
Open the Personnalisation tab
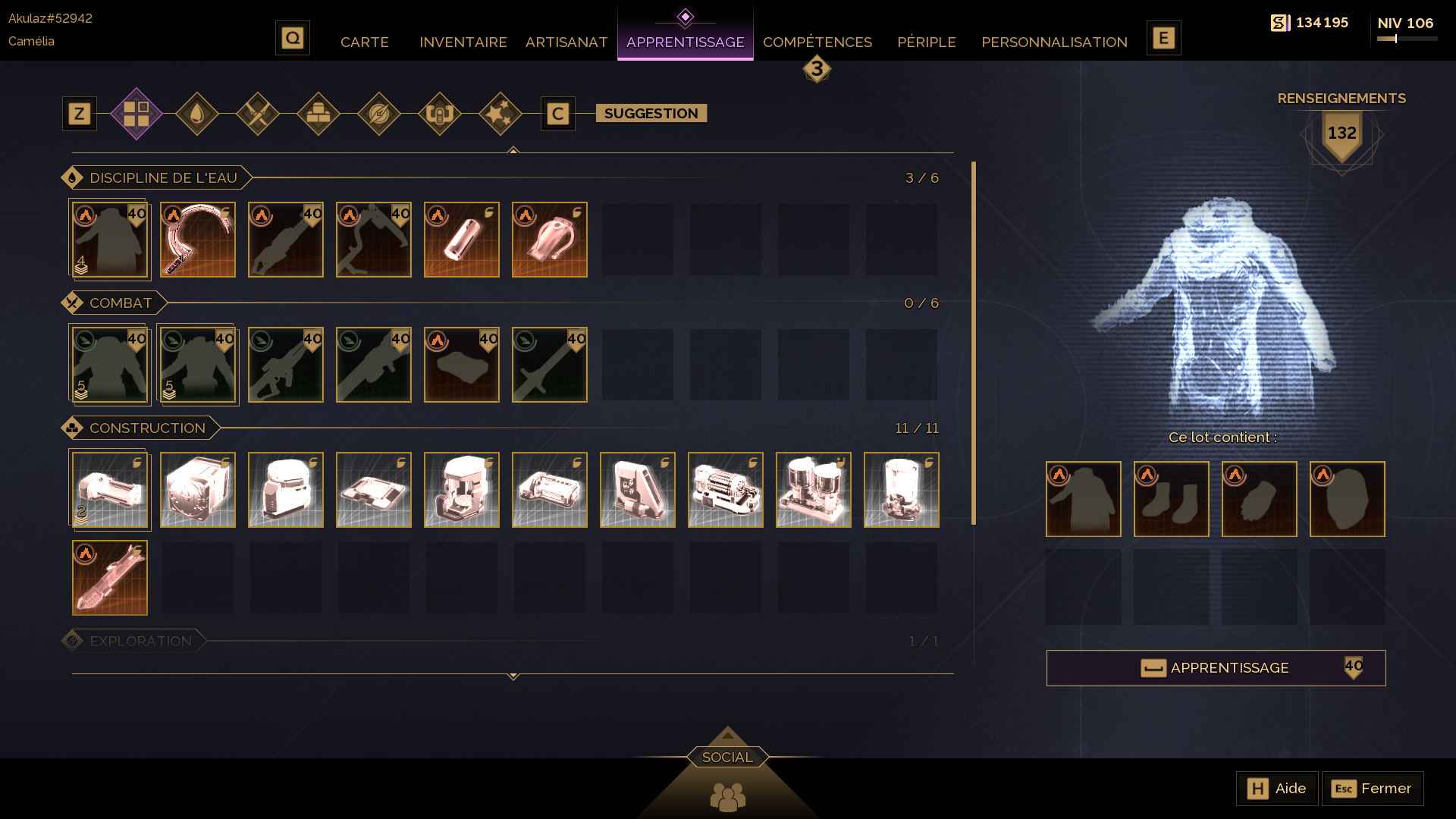(1053, 42)
